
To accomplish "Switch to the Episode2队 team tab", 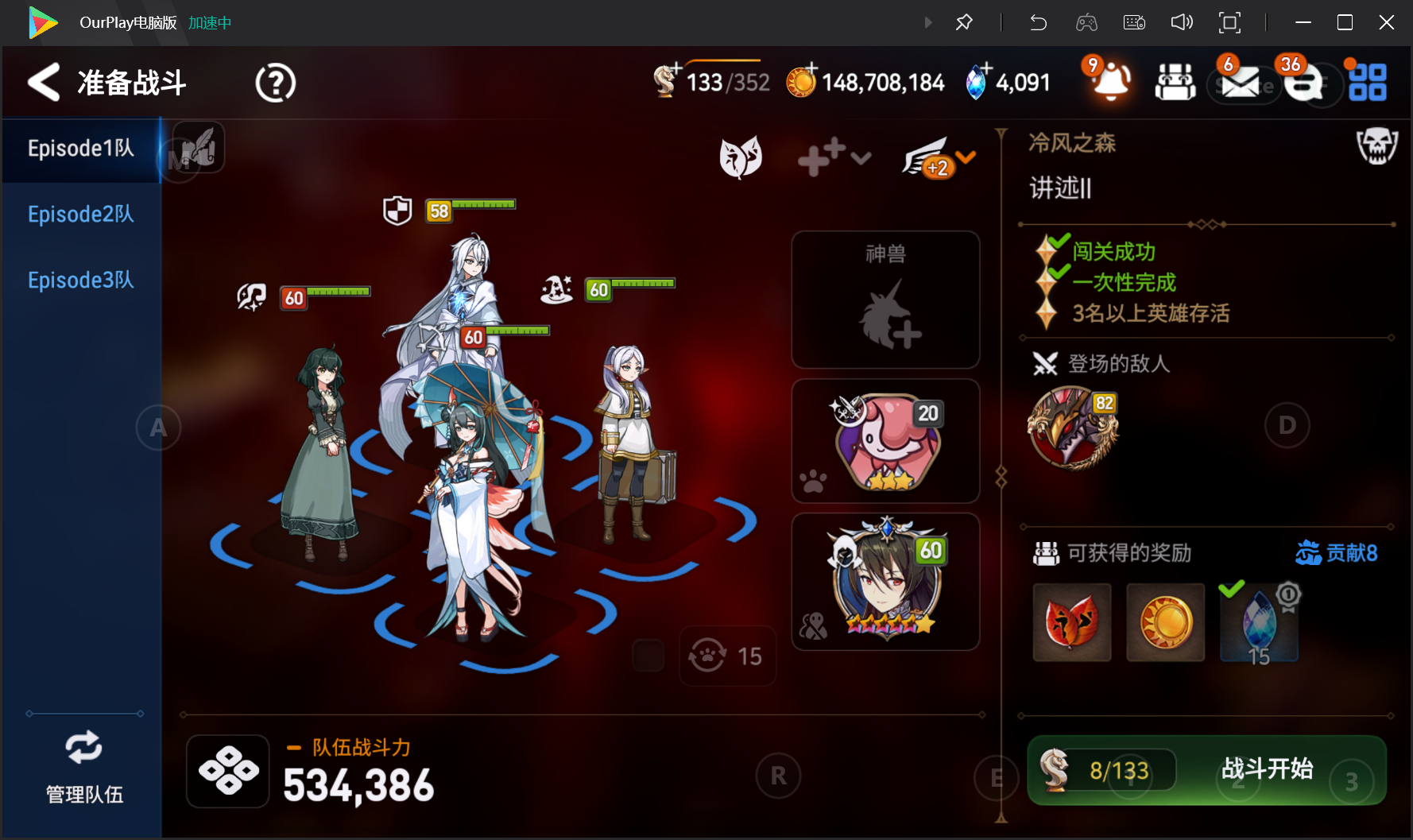I will point(80,214).
